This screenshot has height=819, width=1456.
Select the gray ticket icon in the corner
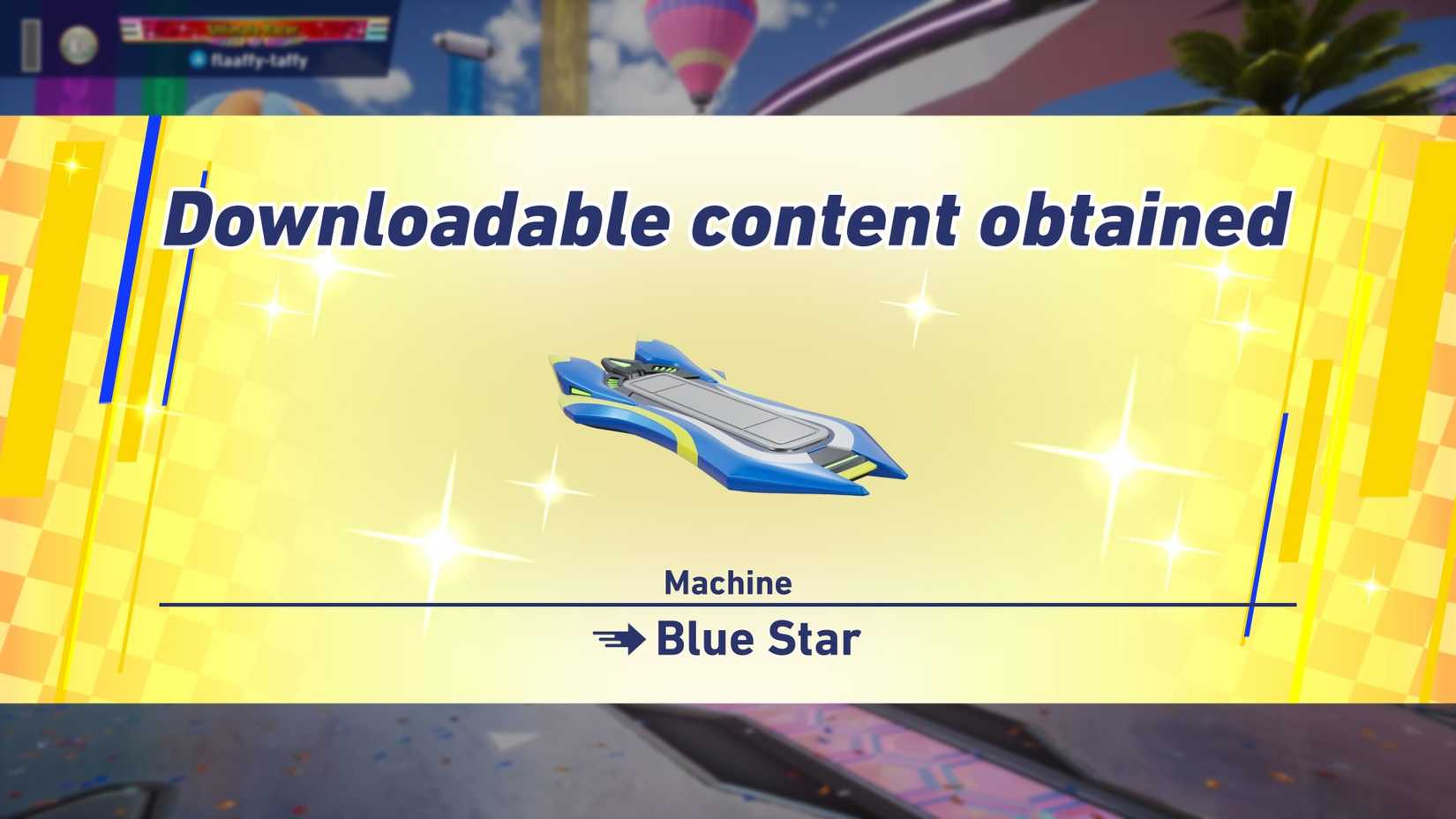[x=31, y=44]
